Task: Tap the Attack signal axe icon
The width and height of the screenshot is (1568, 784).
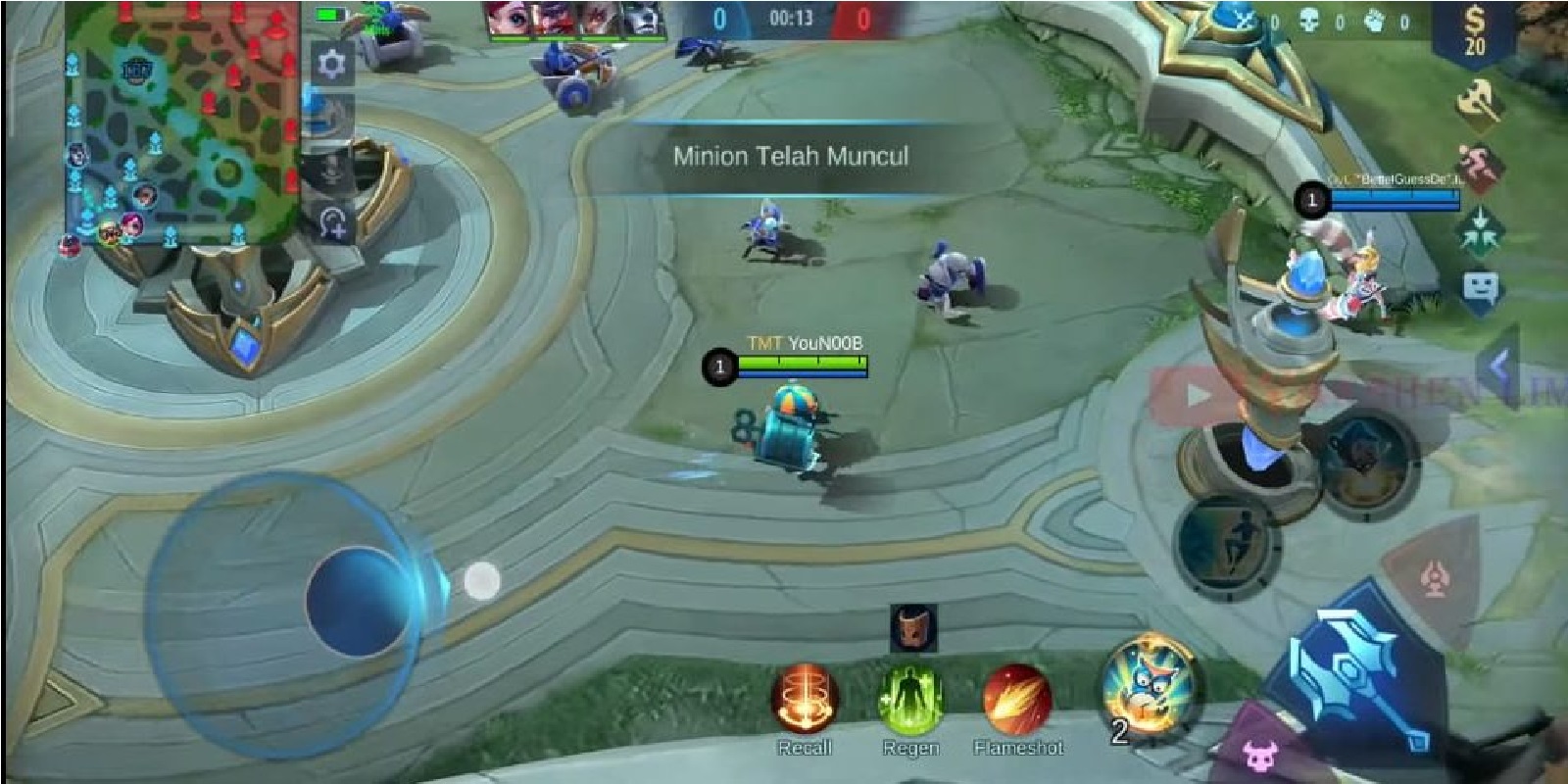Action: pos(1480,98)
